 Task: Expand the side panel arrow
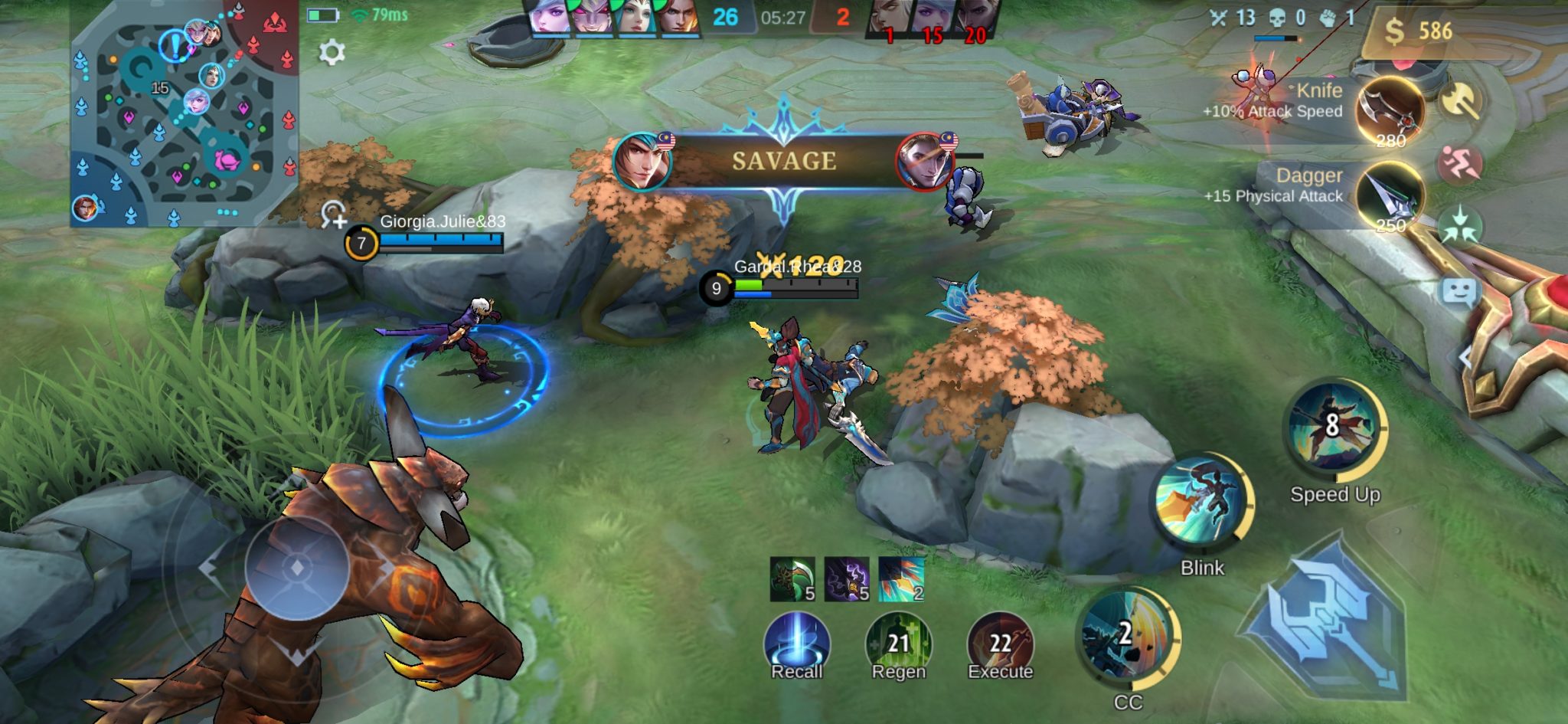(x=1465, y=357)
